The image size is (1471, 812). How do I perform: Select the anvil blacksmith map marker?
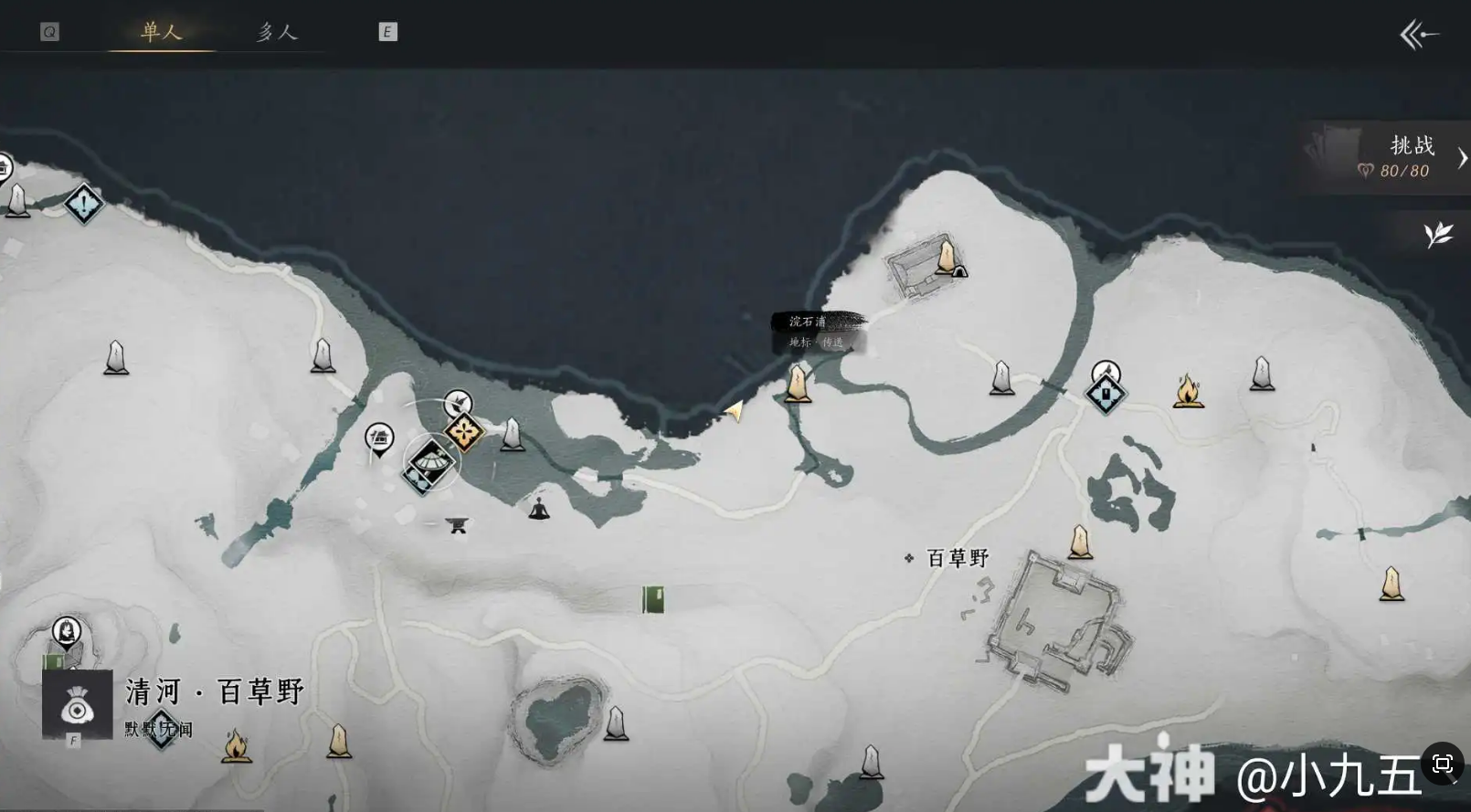(458, 524)
